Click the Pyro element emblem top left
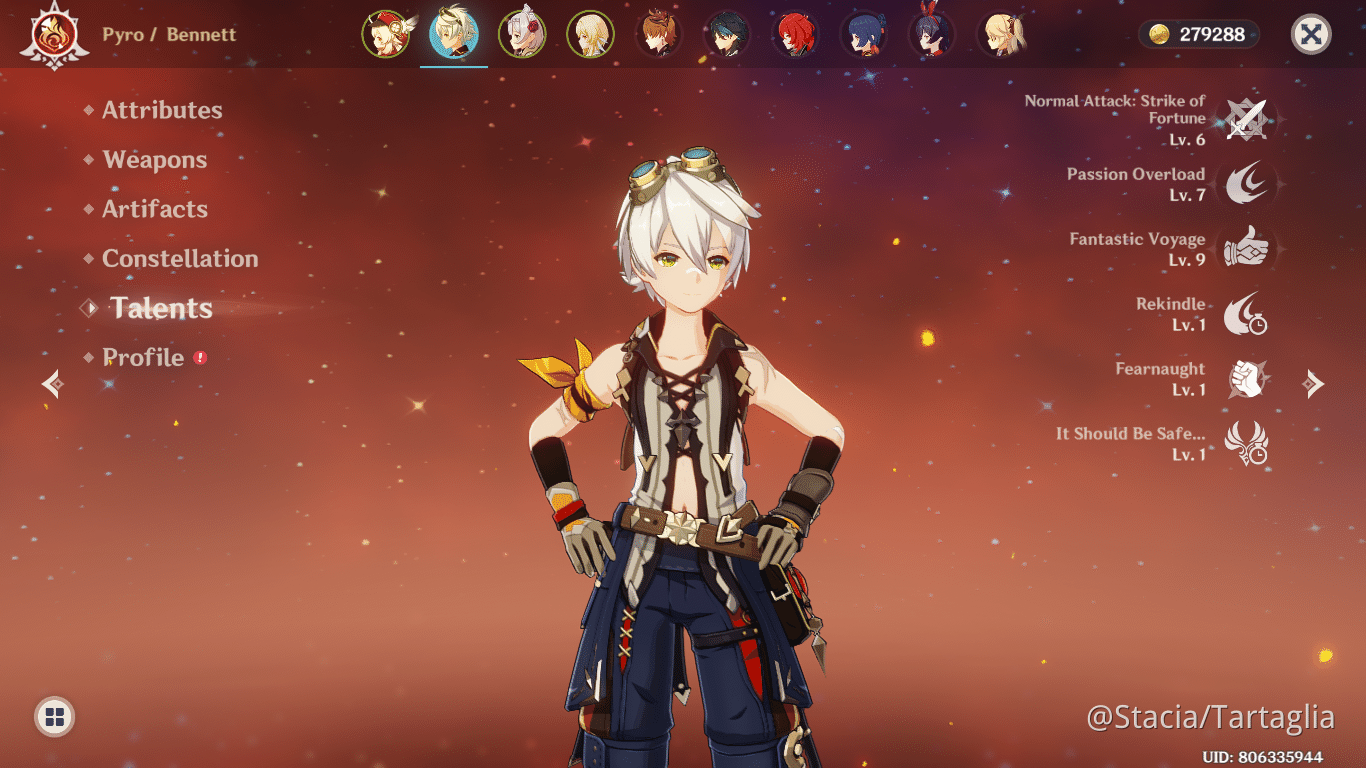The height and width of the screenshot is (768, 1366). point(55,33)
